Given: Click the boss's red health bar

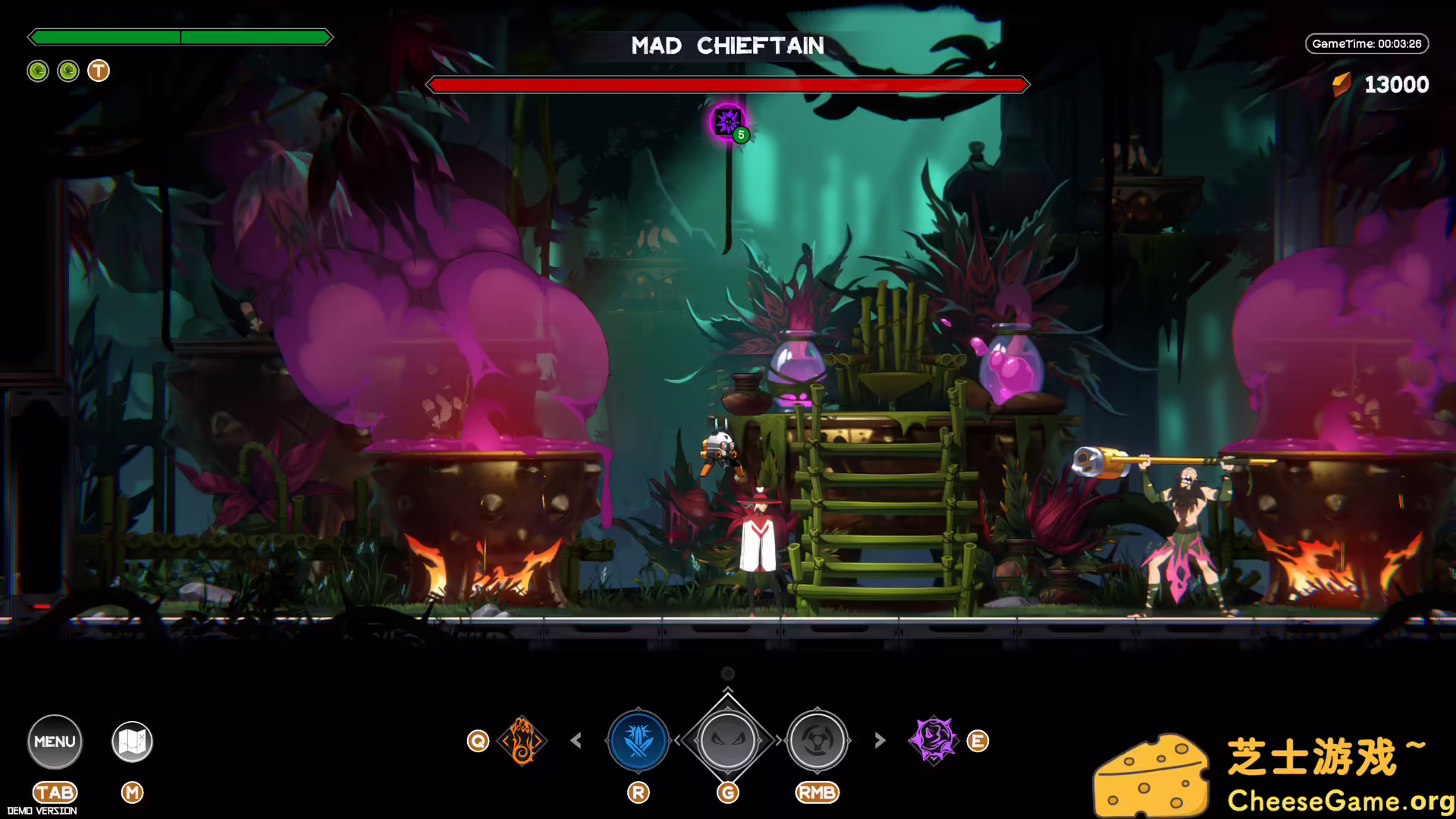Looking at the screenshot, I should (727, 84).
